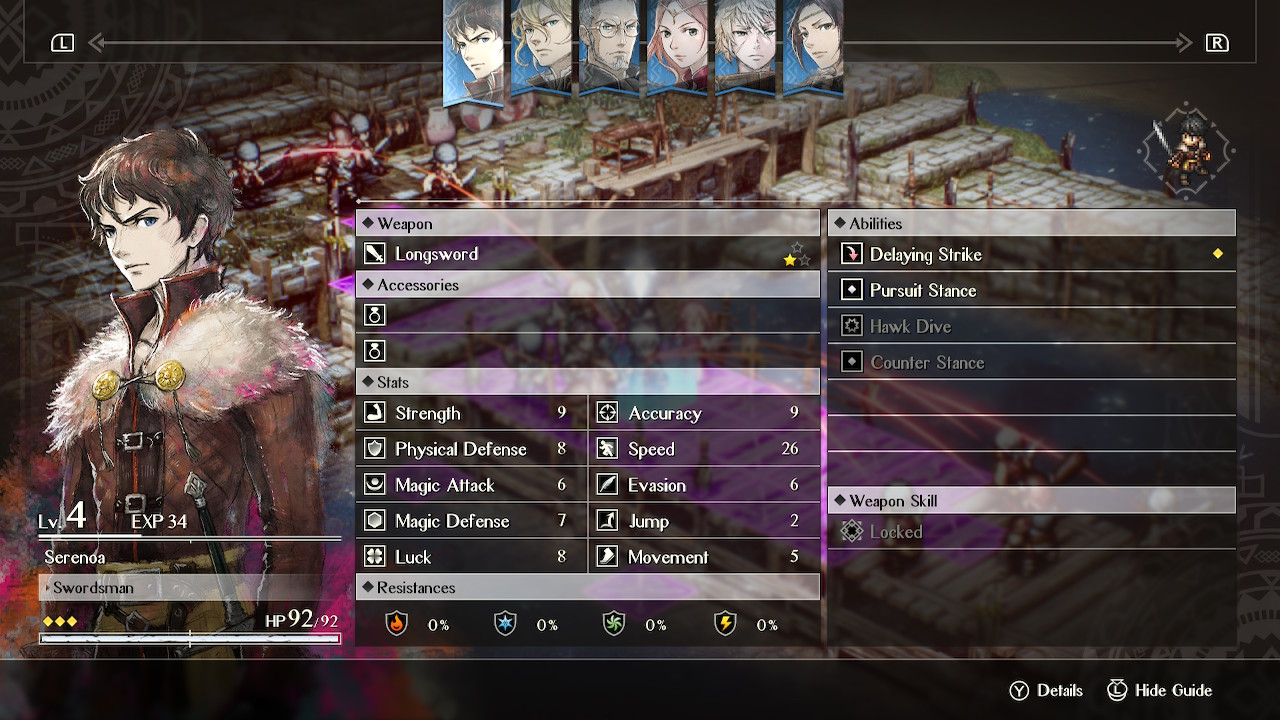Select the Strength stat row
The image size is (1280, 720).
pyautogui.click(x=471, y=414)
